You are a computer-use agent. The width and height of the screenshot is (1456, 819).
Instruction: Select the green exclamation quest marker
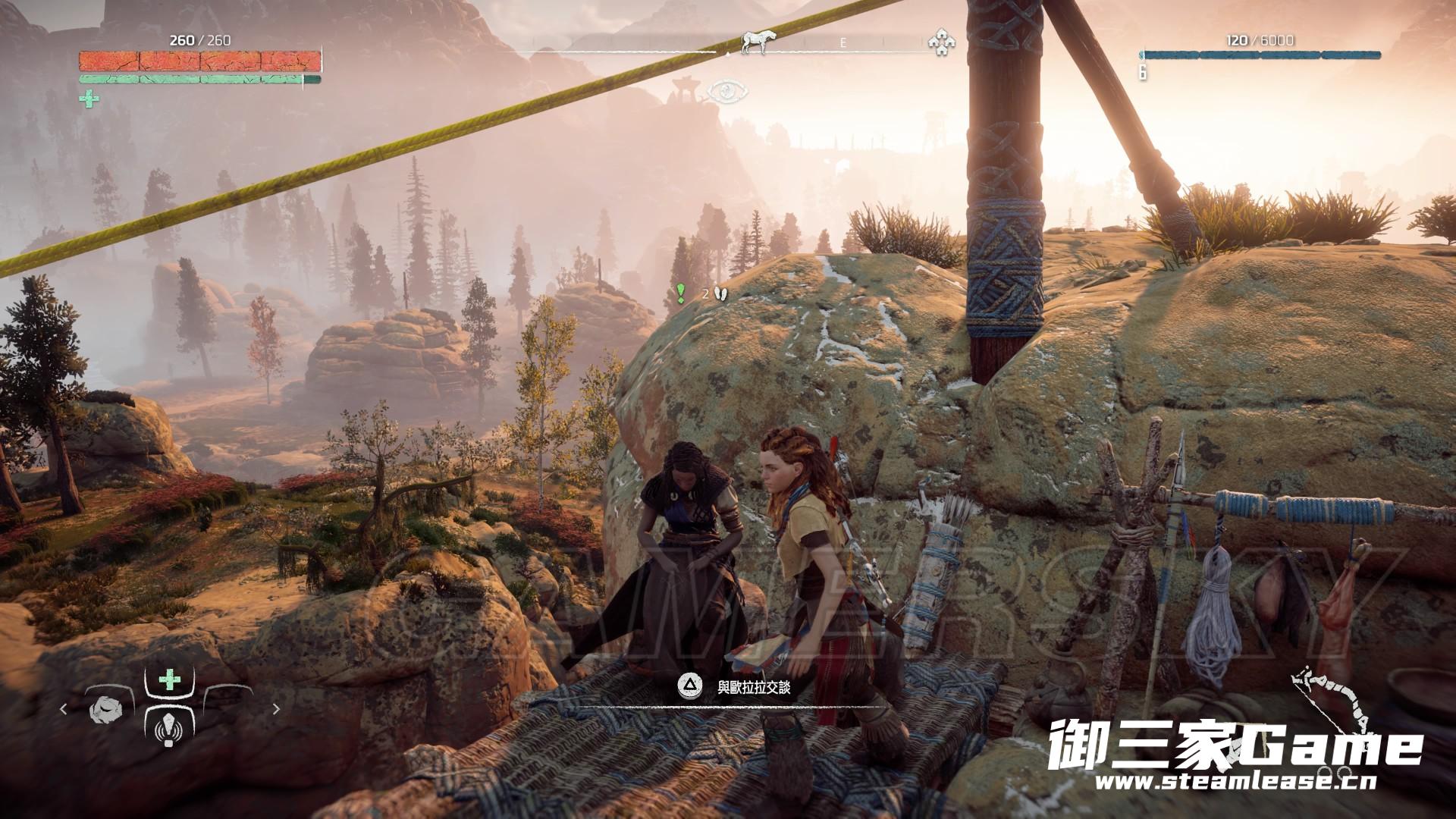681,293
